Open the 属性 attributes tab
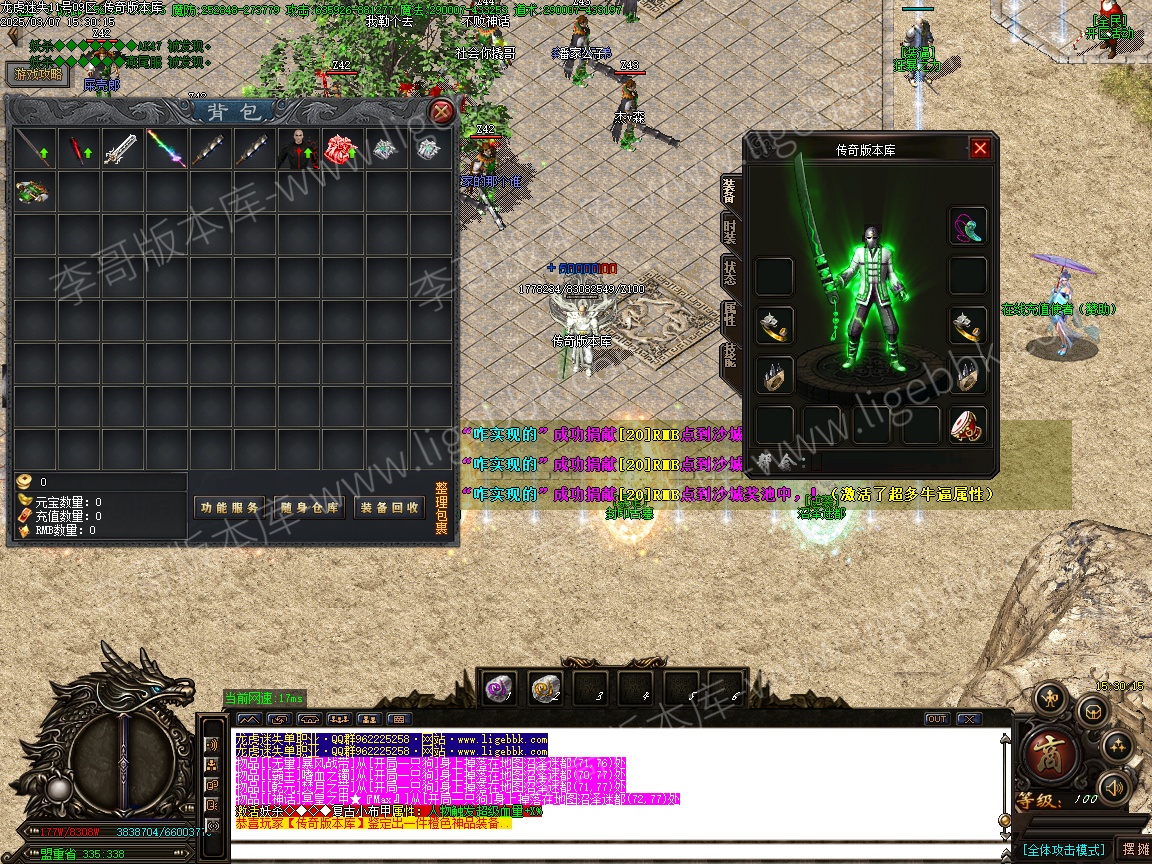1152x864 pixels. pos(730,315)
